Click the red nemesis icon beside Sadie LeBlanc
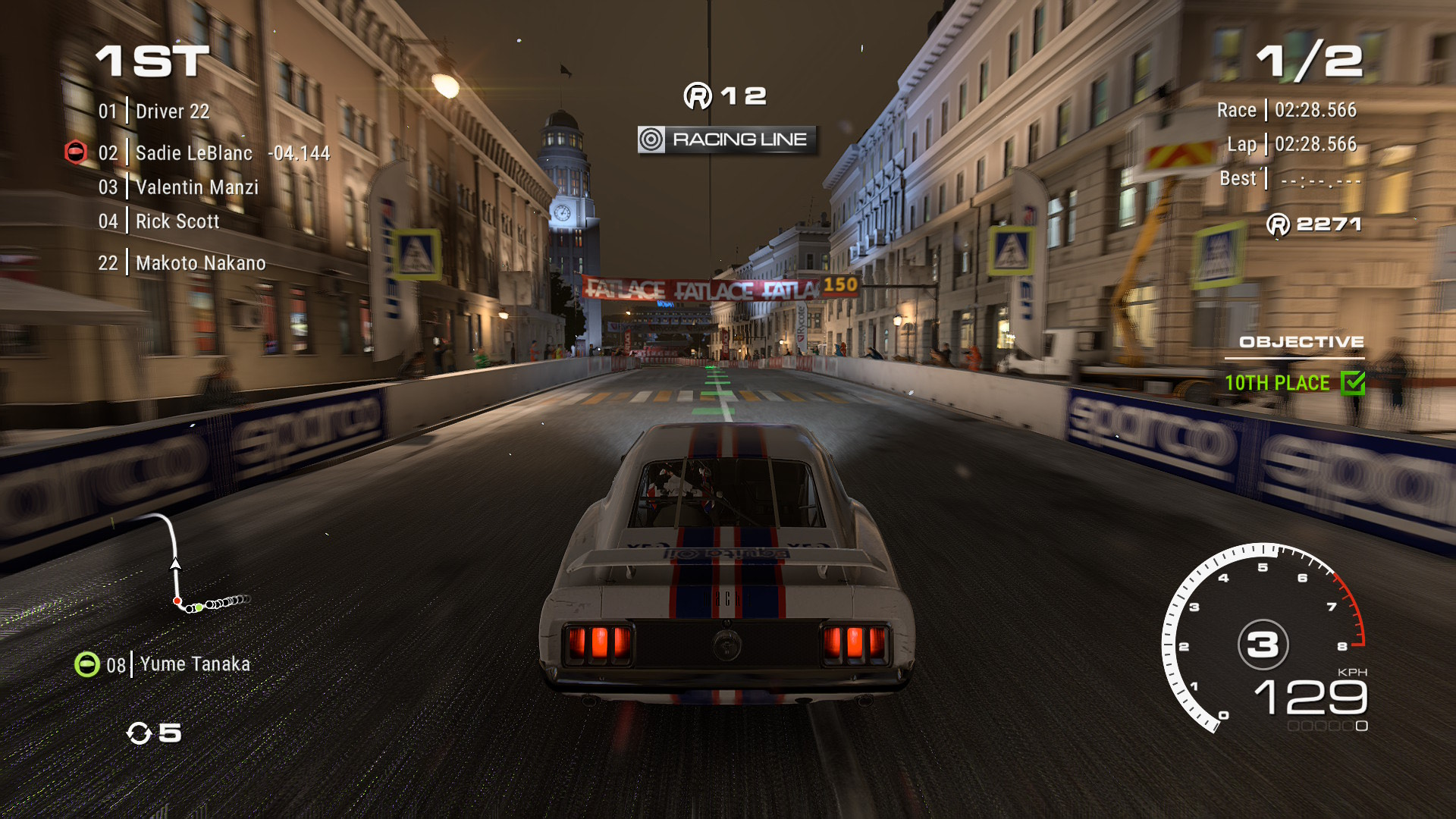This screenshot has height=819, width=1456. pyautogui.click(x=76, y=152)
